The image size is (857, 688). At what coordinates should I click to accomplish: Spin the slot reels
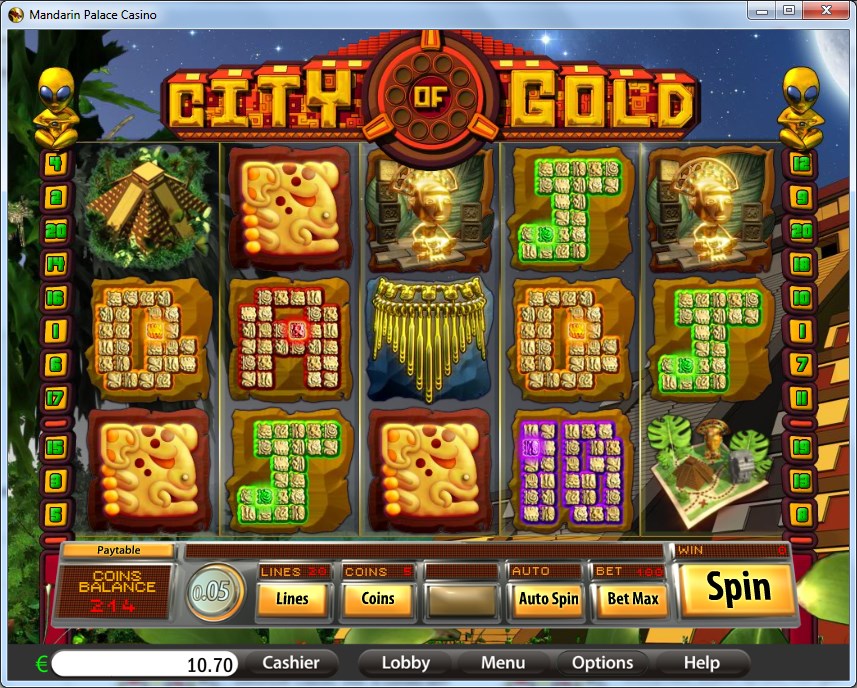[x=739, y=588]
